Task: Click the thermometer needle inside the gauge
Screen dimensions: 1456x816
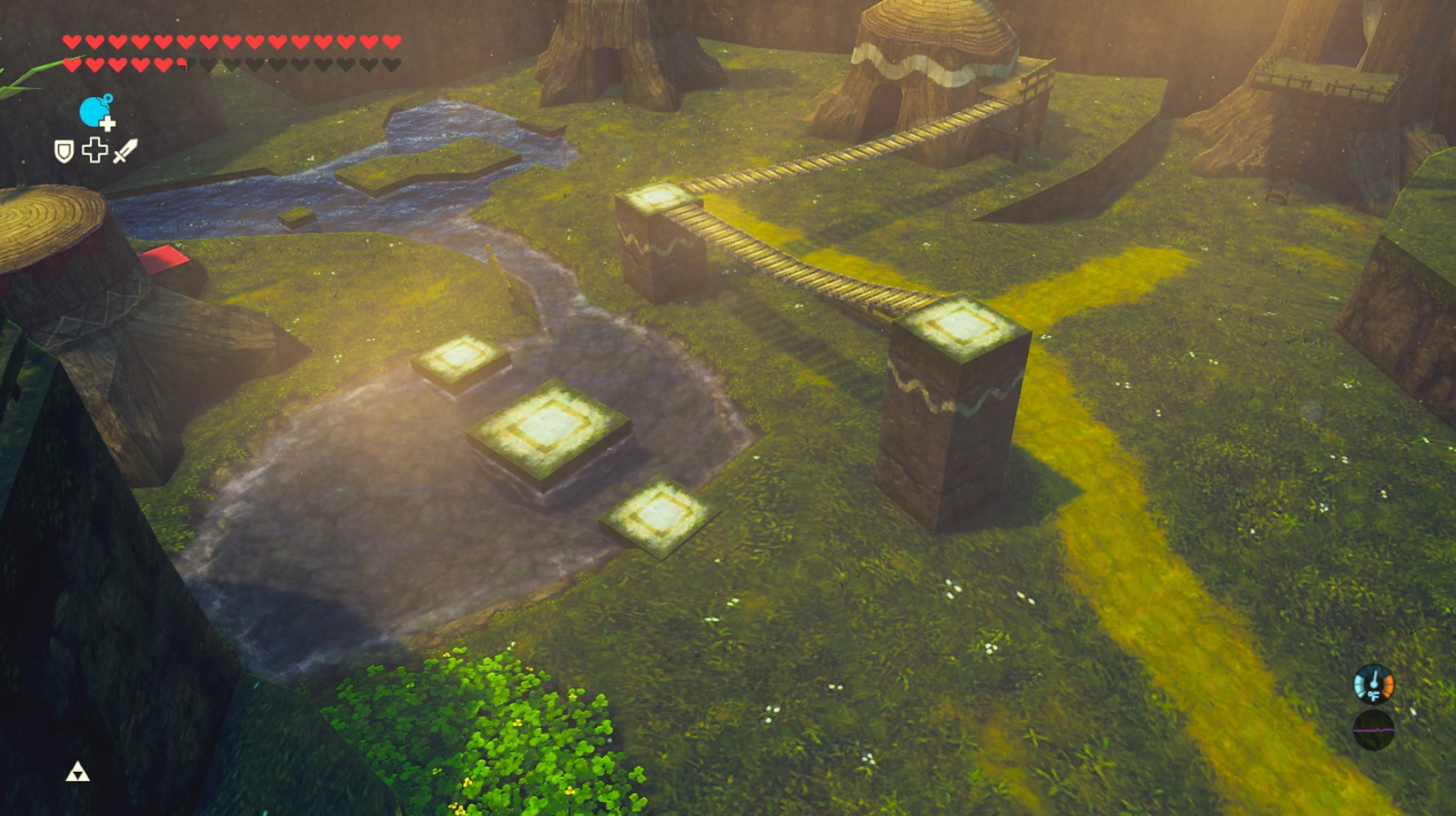Action: click(x=1375, y=678)
